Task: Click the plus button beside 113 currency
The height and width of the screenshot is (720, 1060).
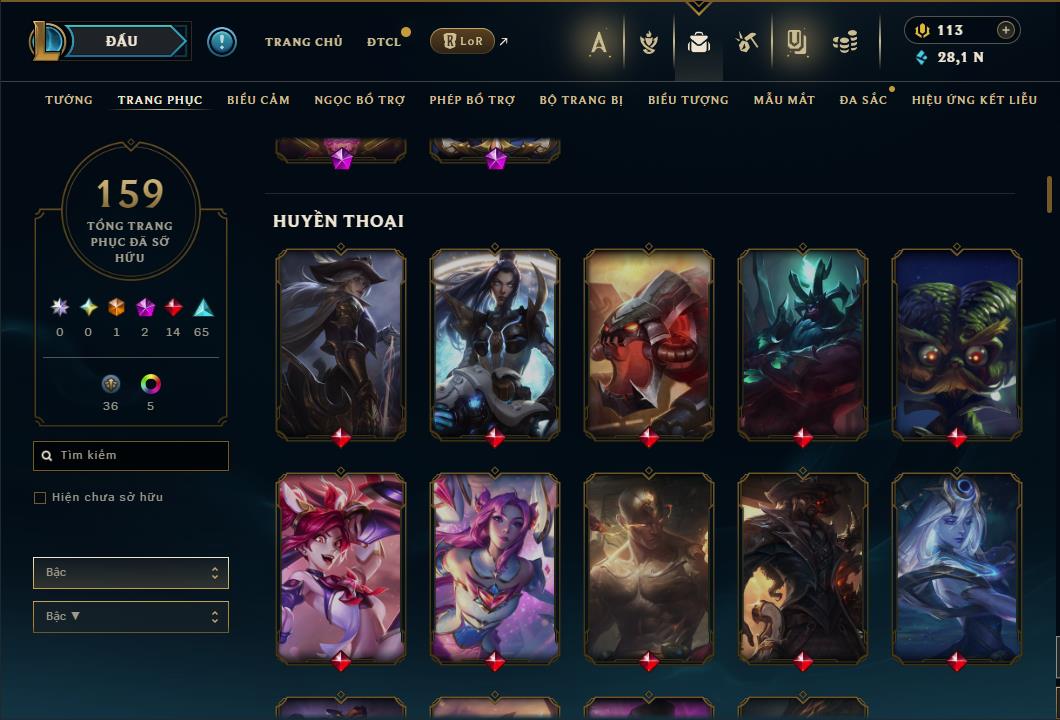Action: (1005, 30)
